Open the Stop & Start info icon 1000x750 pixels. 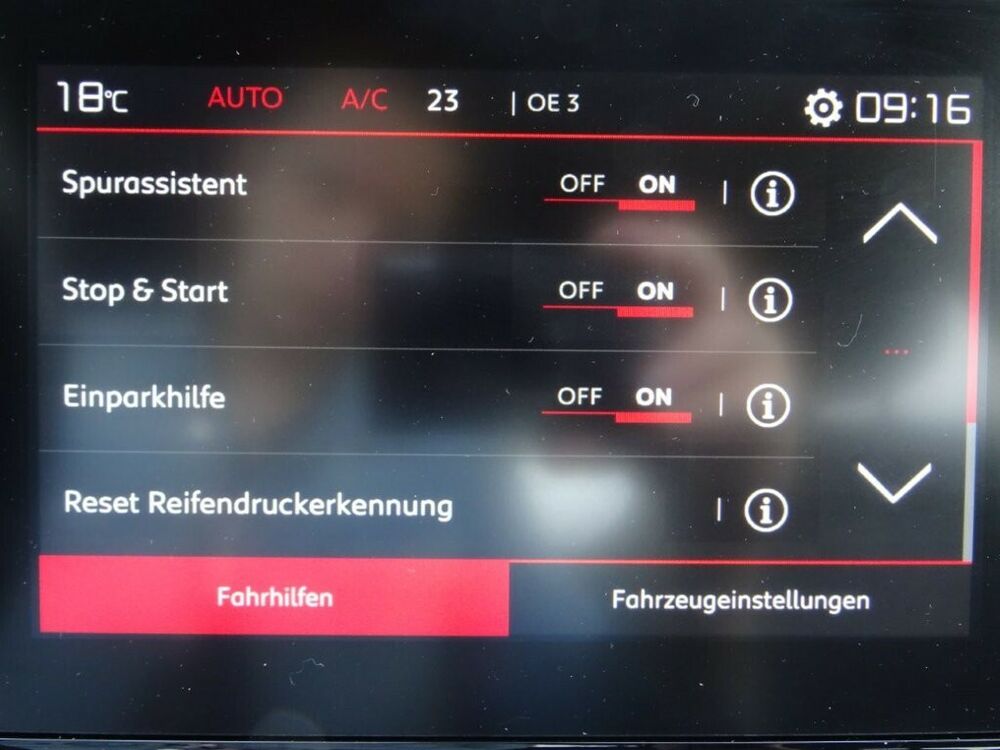[770, 300]
